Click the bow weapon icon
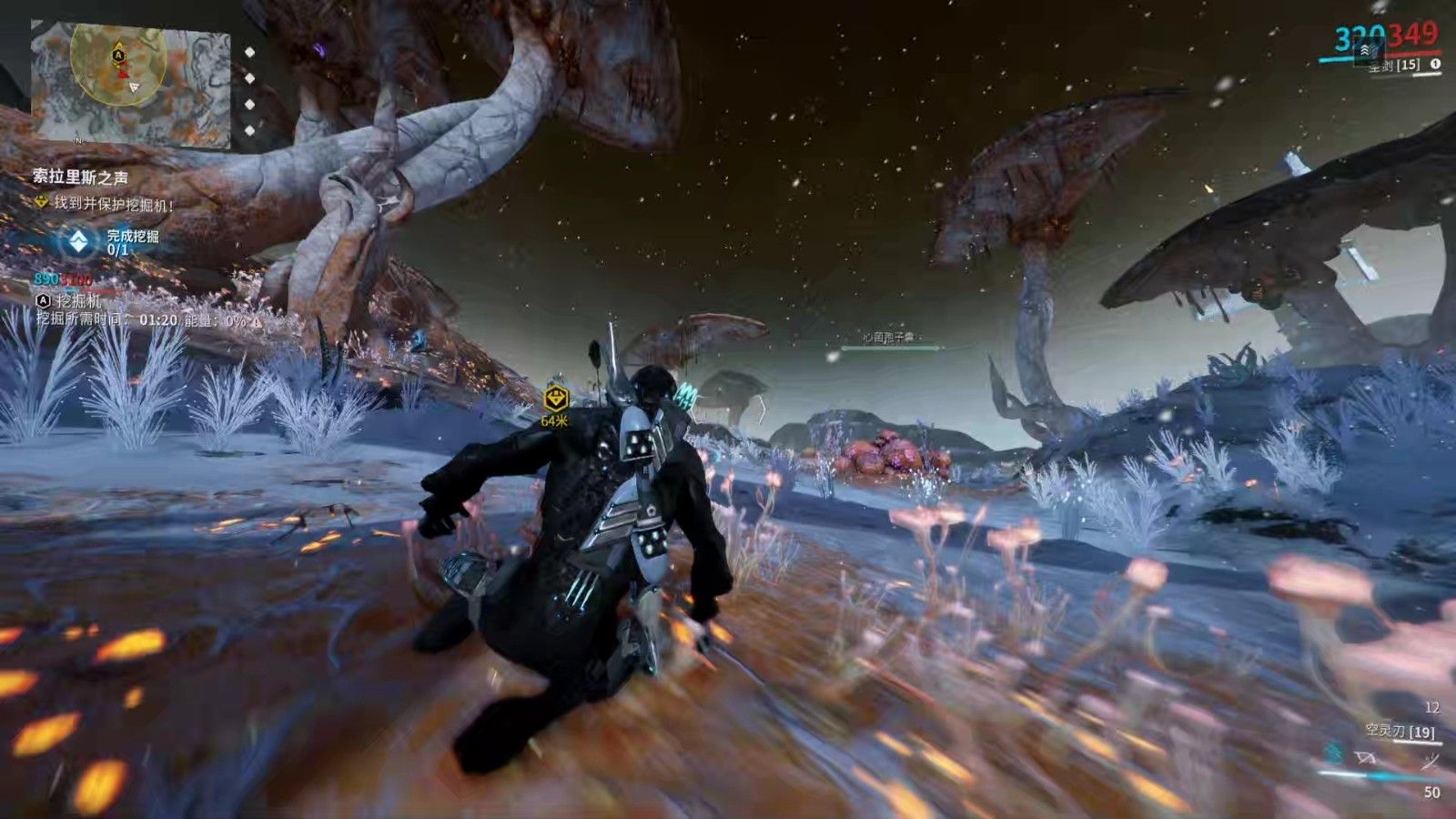Screen dimensions: 1456x819 coord(1366,757)
